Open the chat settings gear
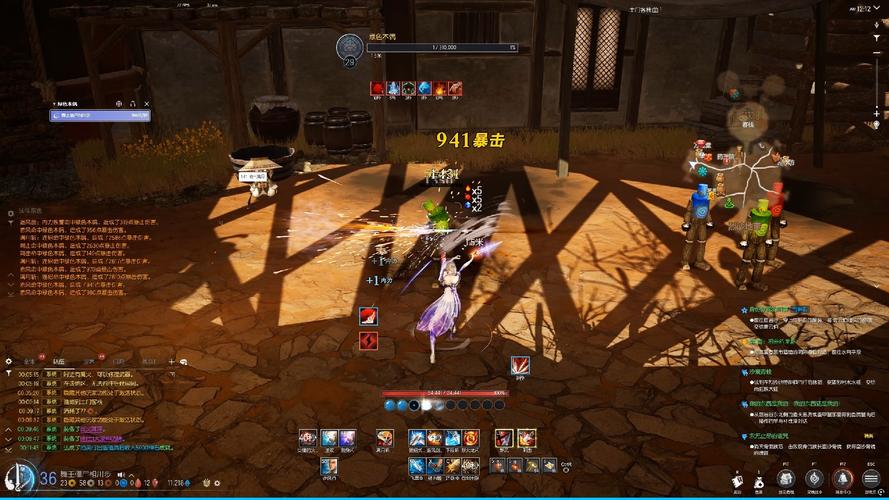The height and width of the screenshot is (500, 889). (x=9, y=361)
